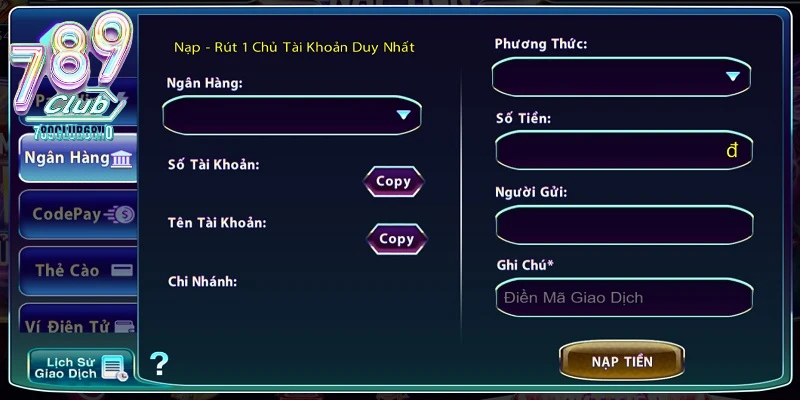
Task: Open the Ngân Hàng bank dropdown
Action: (x=292, y=115)
